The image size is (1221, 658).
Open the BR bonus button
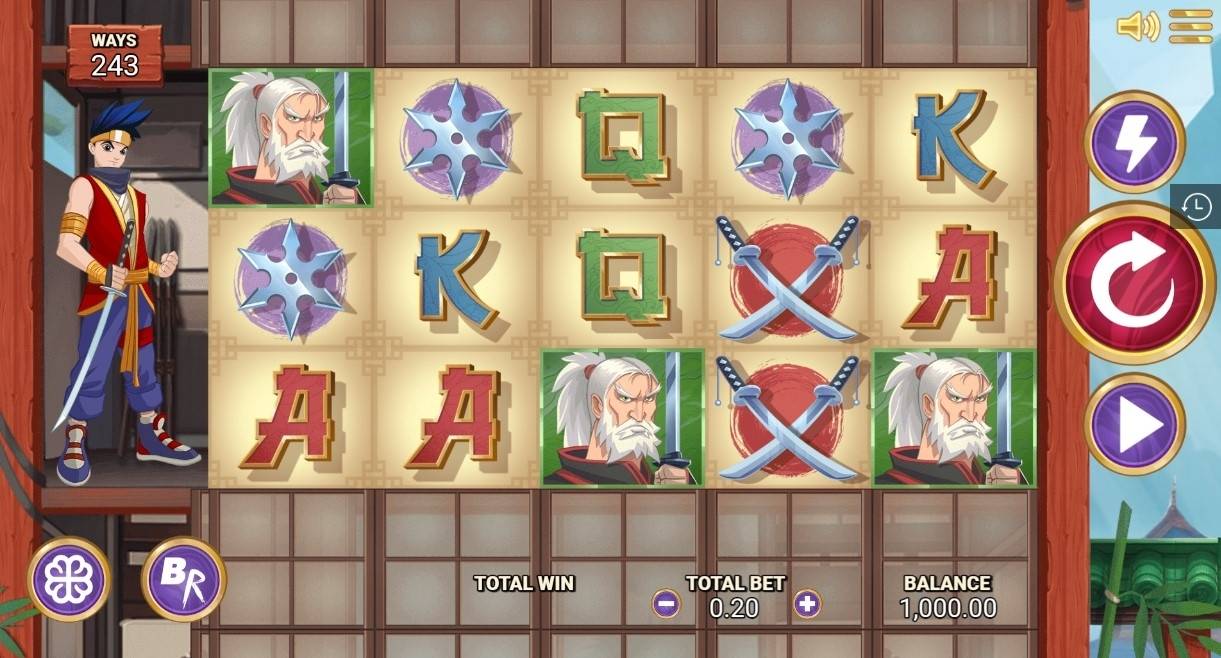click(x=183, y=579)
